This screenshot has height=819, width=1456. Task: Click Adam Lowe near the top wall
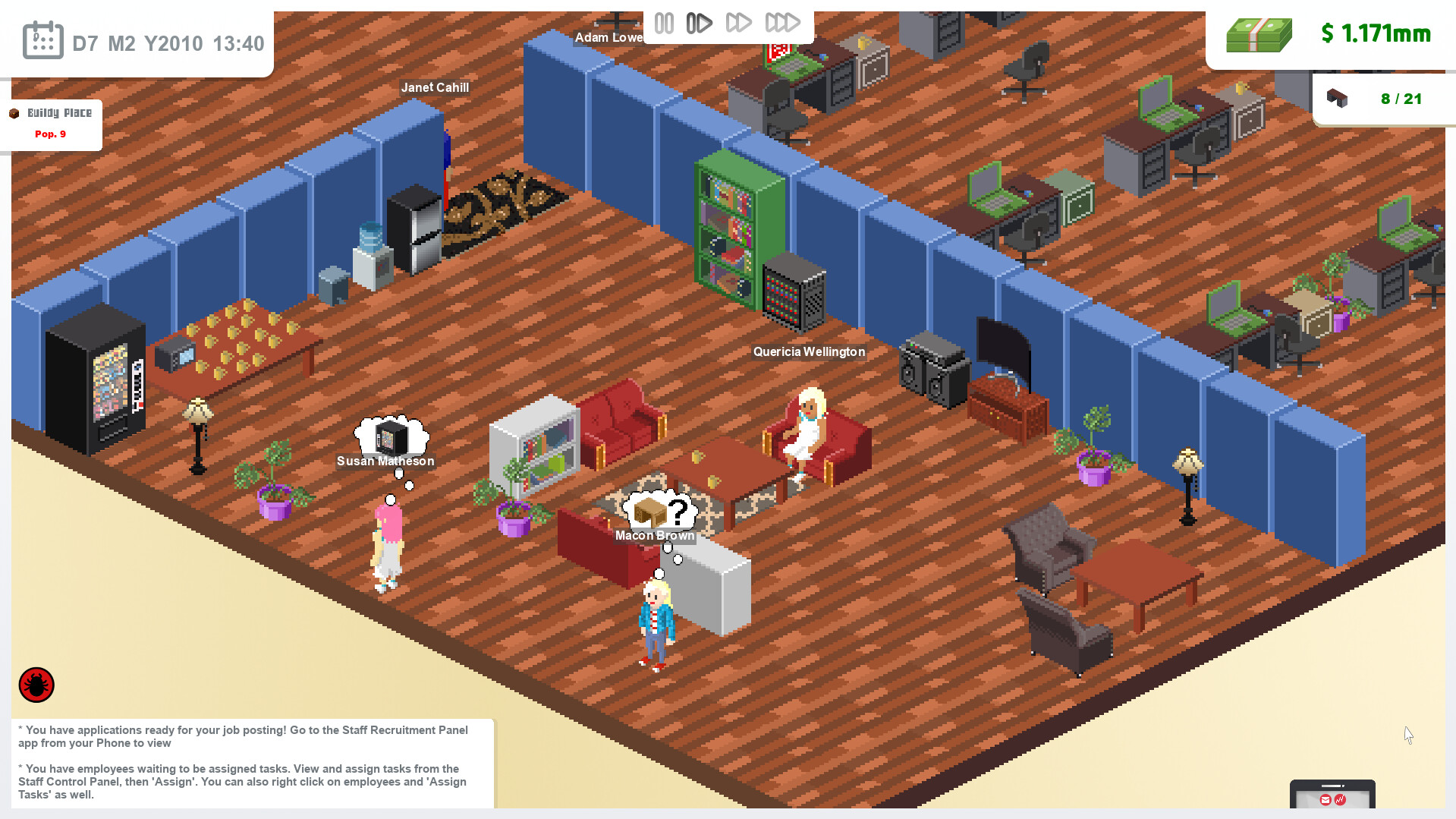(x=611, y=36)
